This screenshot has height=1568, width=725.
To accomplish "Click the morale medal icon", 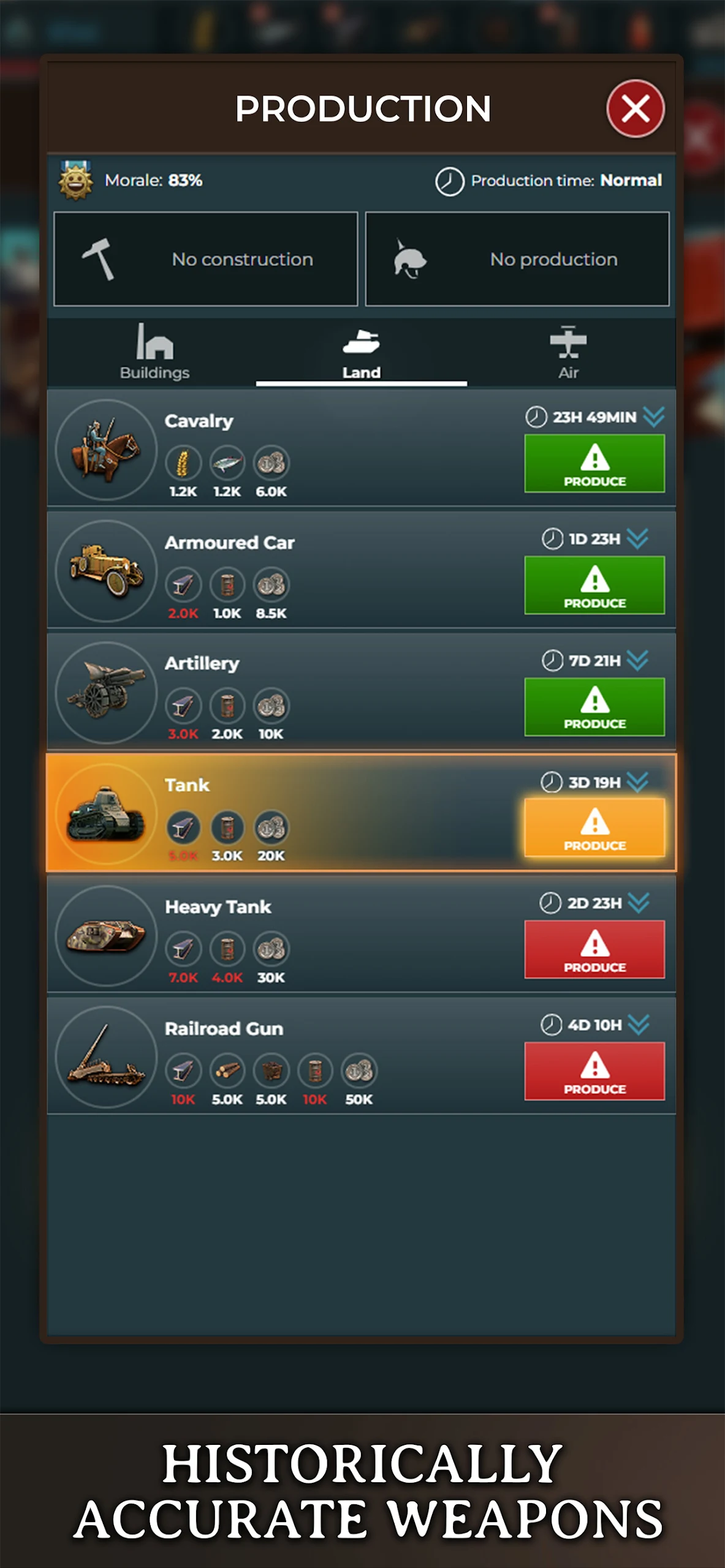I will click(x=76, y=180).
